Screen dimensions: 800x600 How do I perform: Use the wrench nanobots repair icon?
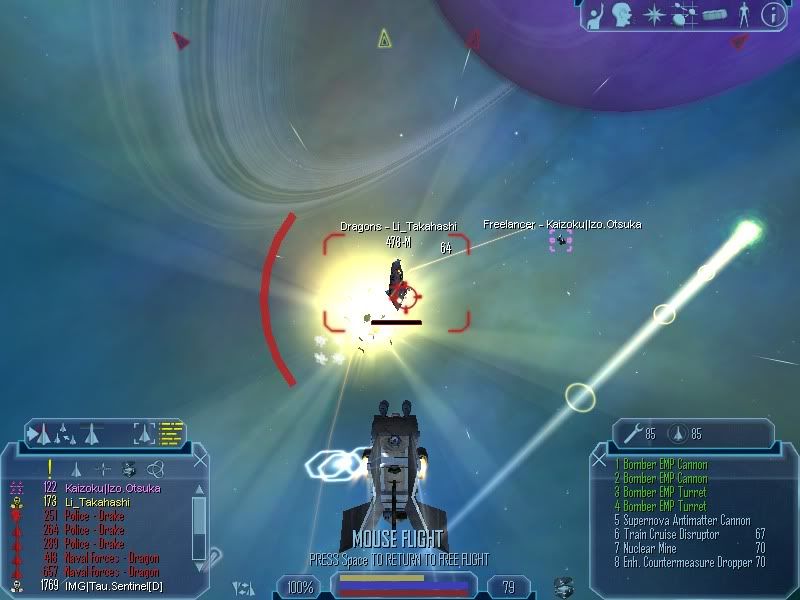pos(632,434)
